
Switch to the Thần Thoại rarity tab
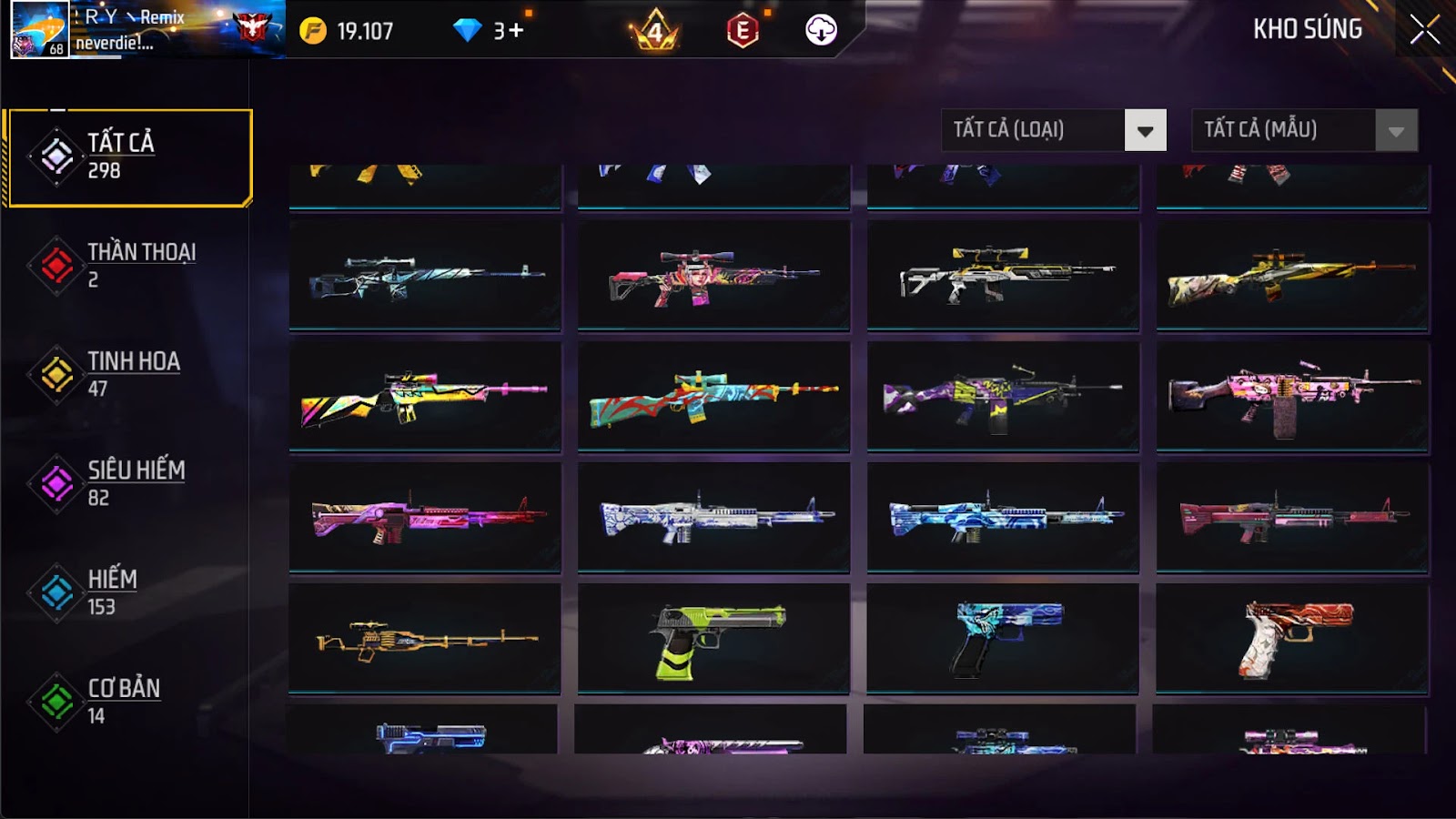127,266
